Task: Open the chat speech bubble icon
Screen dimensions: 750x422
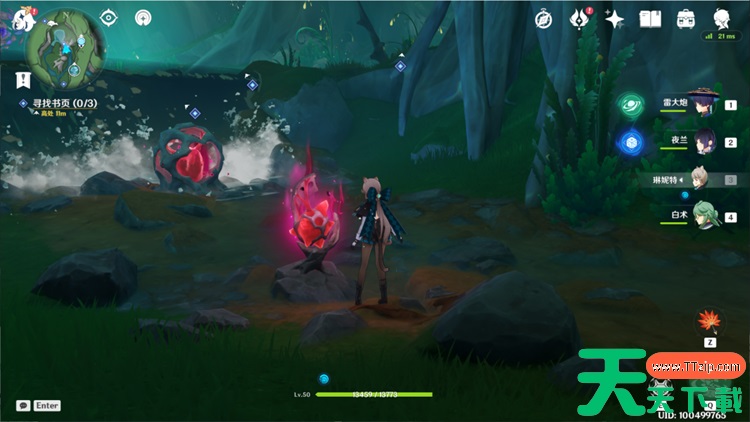Action: point(23,406)
